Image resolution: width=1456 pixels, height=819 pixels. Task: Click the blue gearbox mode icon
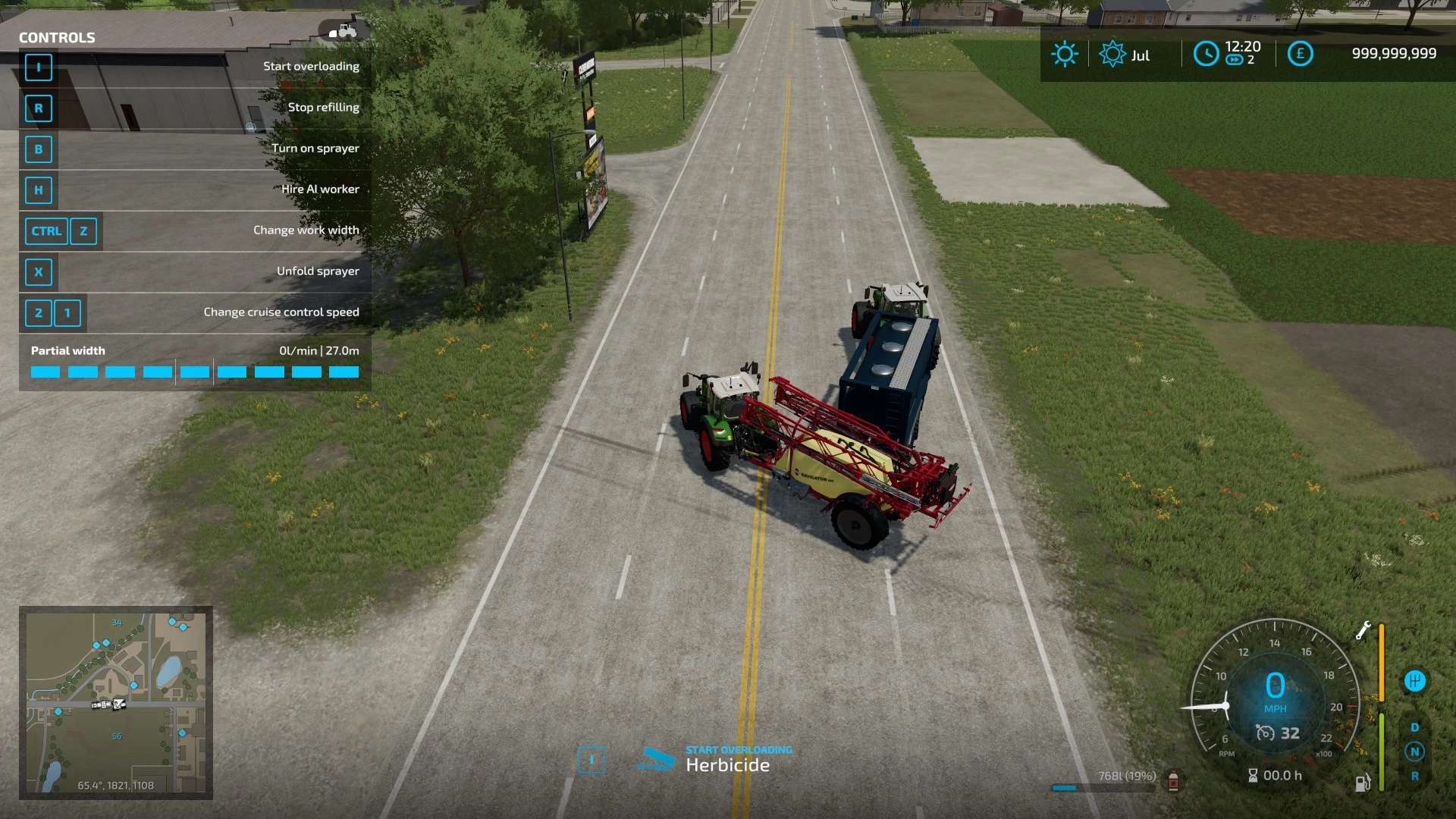1414,680
